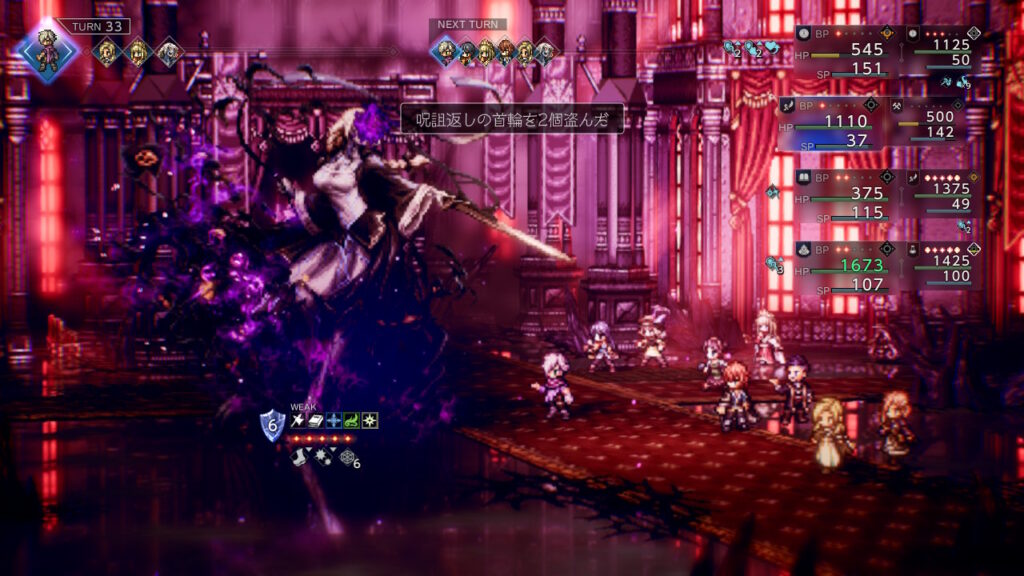
Task: Check the green wind weakness icon
Action: (x=352, y=421)
